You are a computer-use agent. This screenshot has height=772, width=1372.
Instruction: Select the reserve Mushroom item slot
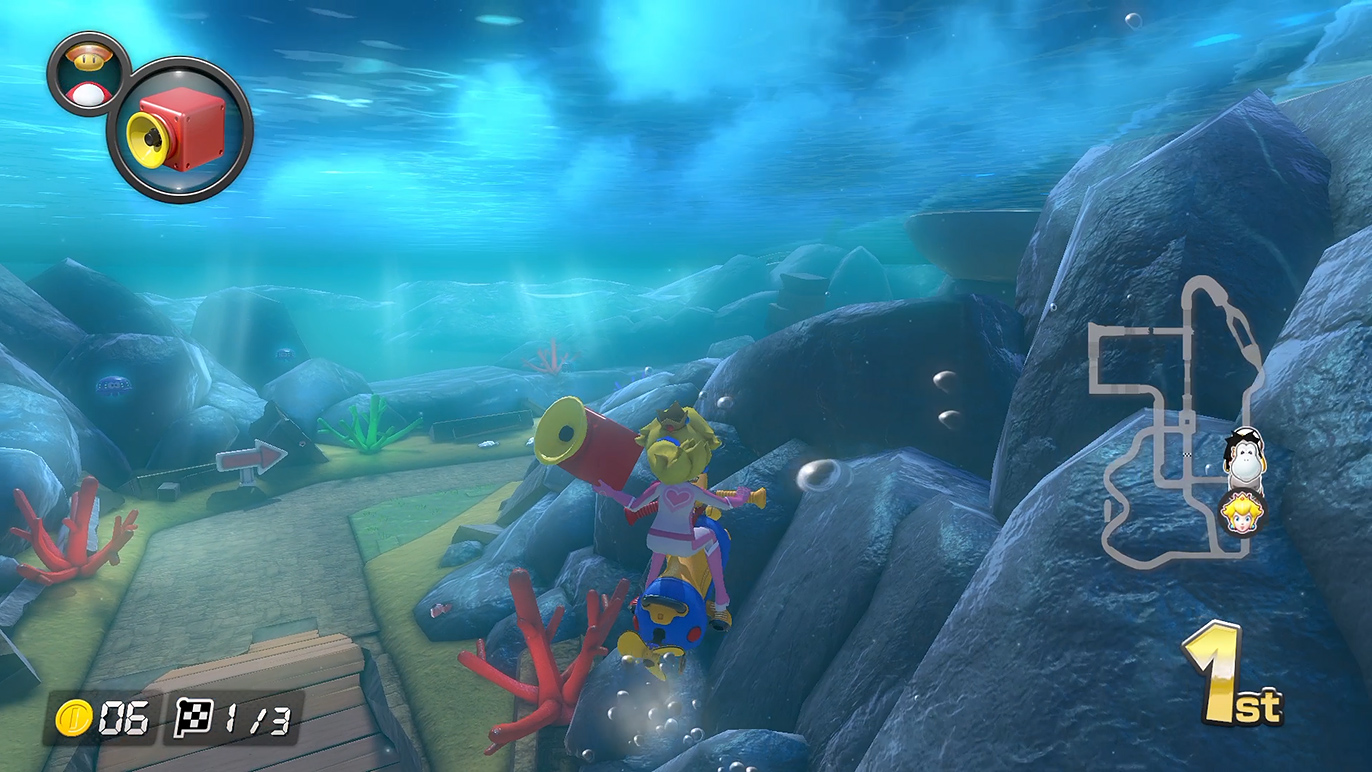tap(89, 73)
